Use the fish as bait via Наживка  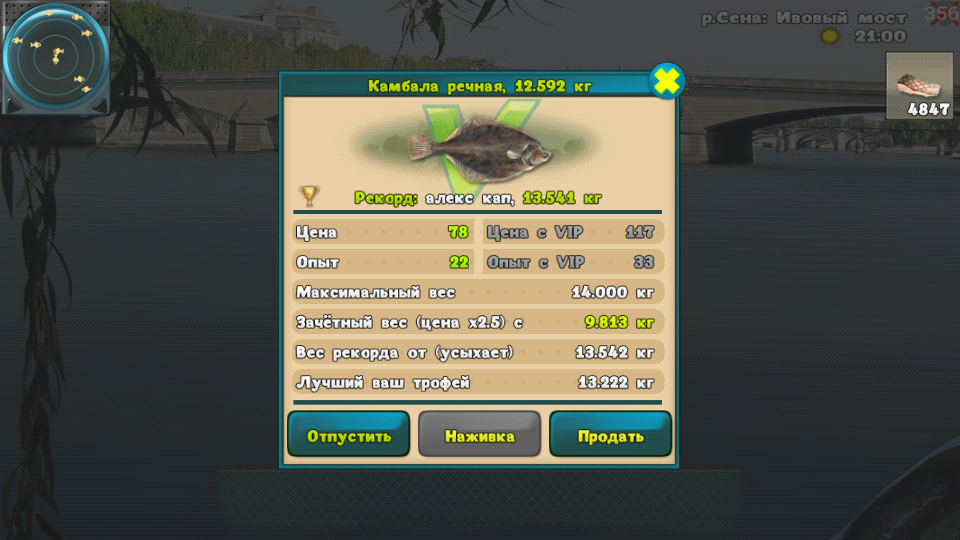(x=479, y=435)
